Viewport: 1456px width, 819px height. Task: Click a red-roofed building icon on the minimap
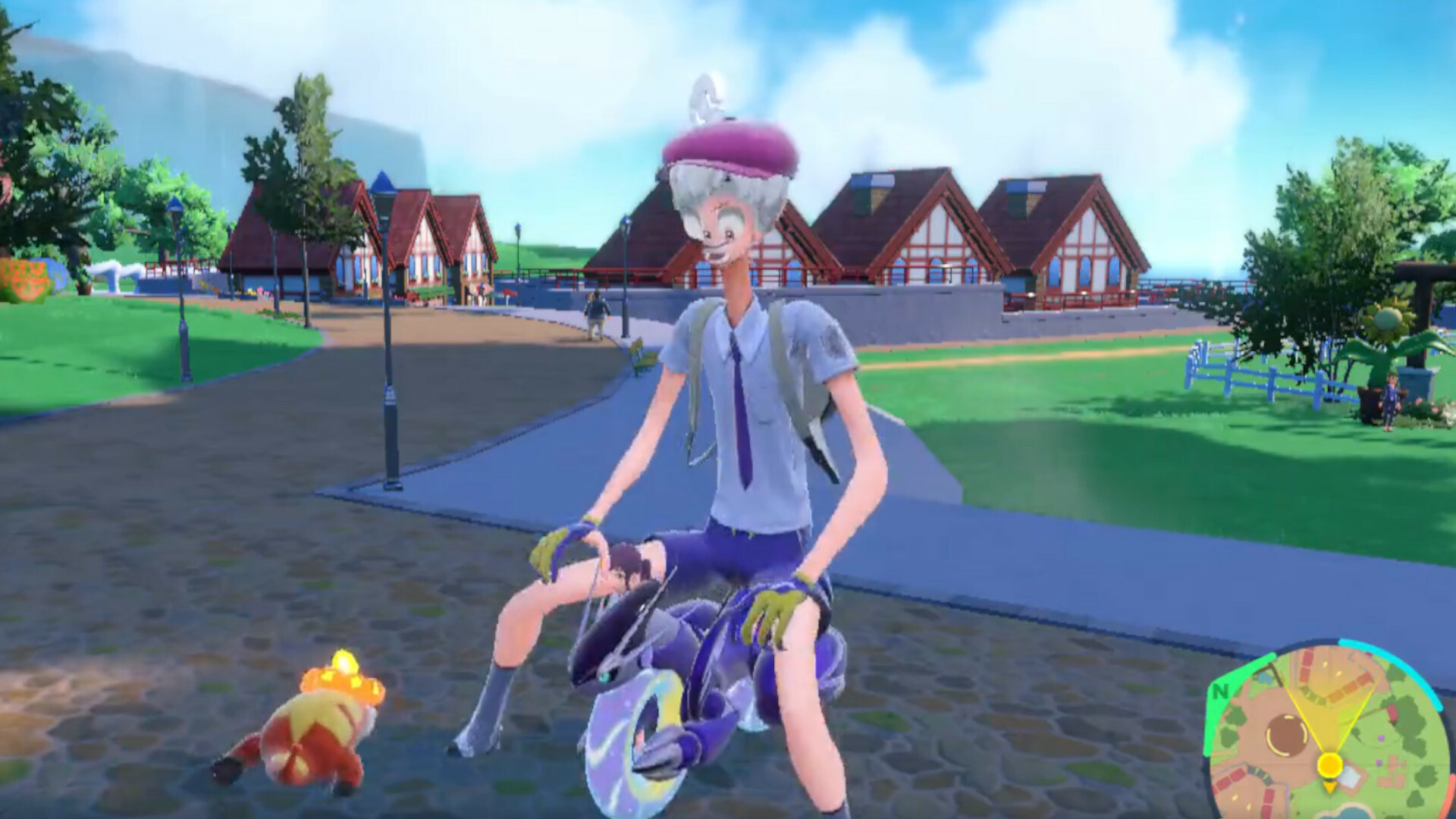pyautogui.click(x=1306, y=659)
